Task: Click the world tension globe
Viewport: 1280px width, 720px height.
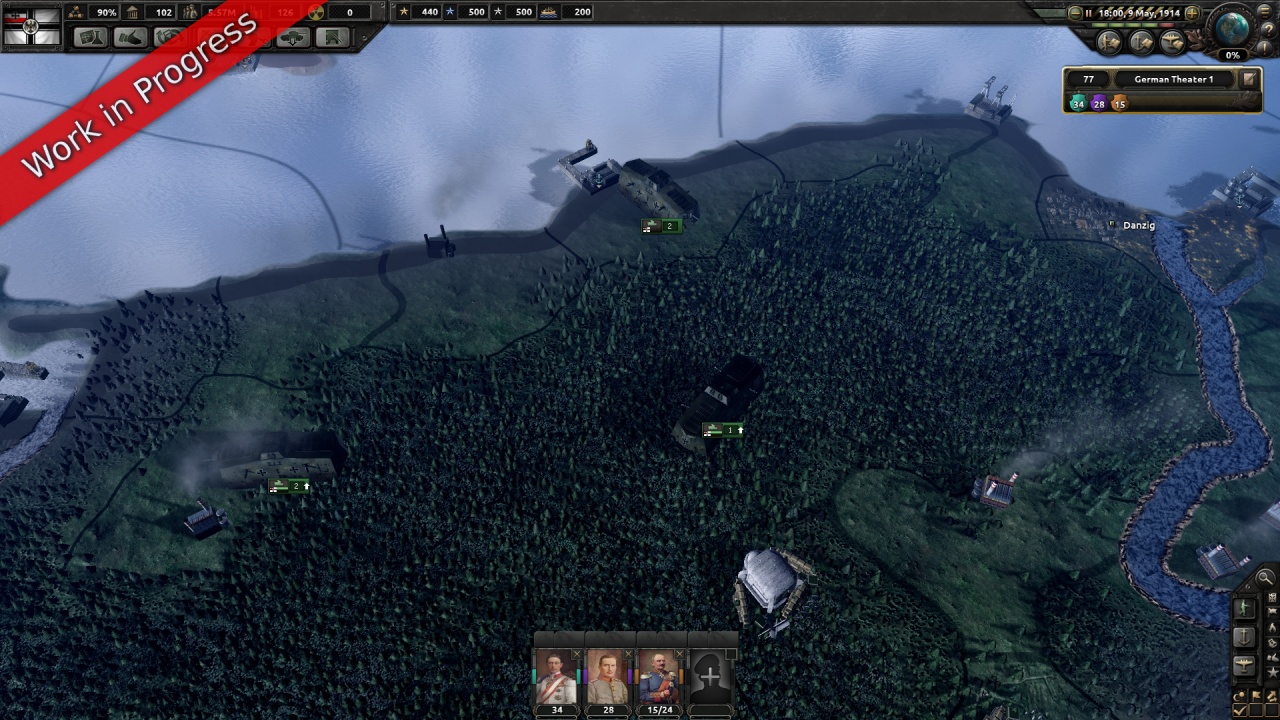Action: [x=1232, y=26]
